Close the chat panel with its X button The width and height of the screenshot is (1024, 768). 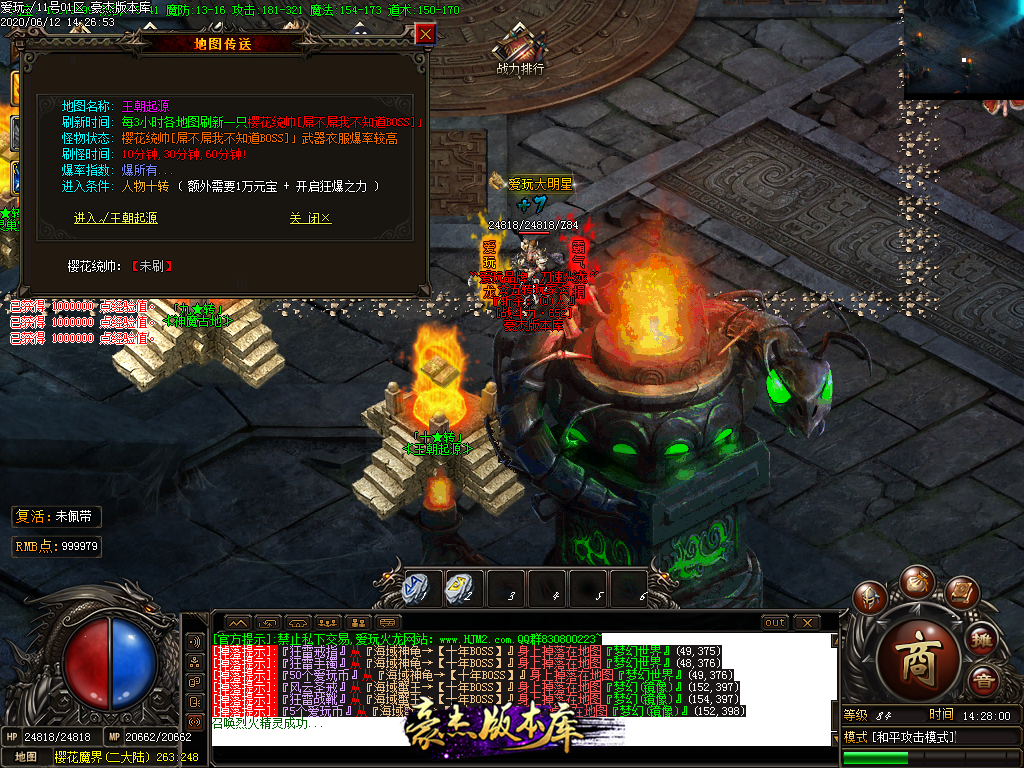tap(807, 622)
